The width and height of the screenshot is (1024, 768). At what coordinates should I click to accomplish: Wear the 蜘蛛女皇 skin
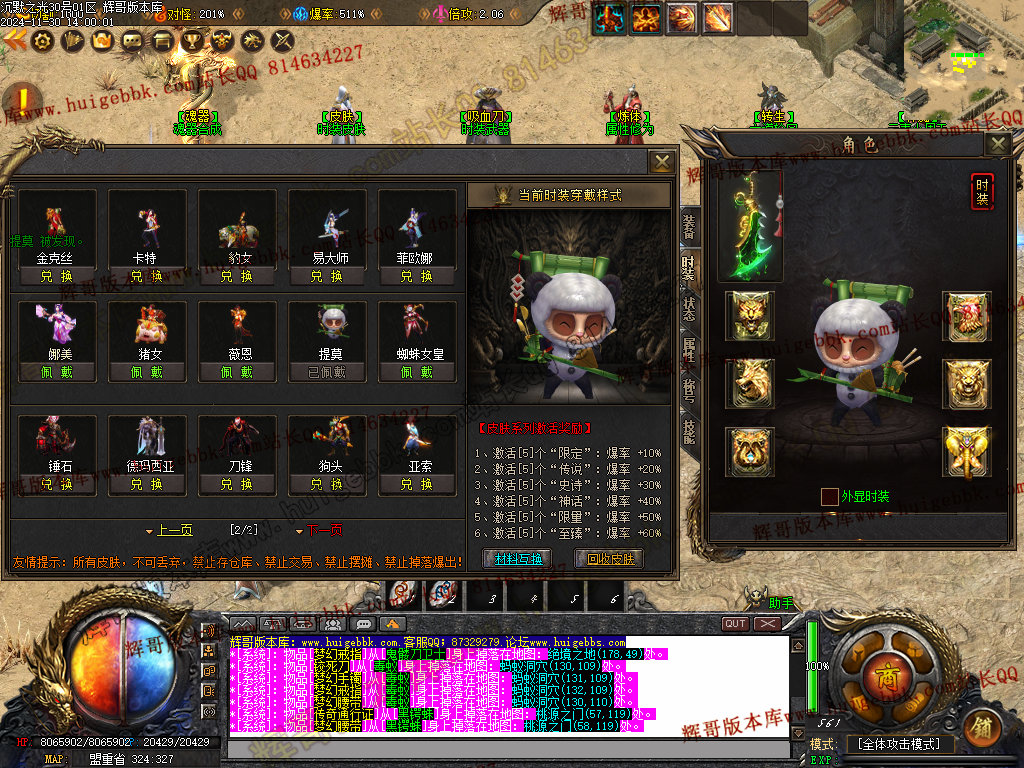click(x=417, y=372)
